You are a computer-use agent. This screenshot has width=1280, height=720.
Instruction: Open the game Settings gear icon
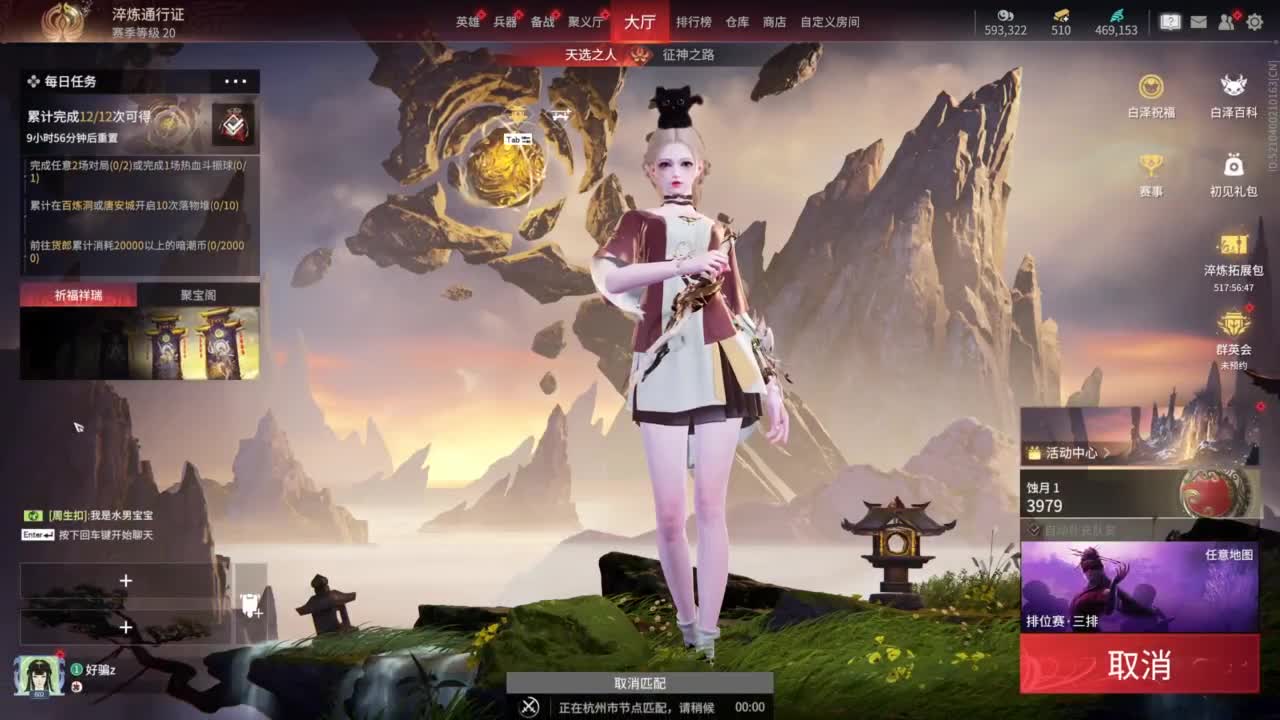(x=1253, y=21)
